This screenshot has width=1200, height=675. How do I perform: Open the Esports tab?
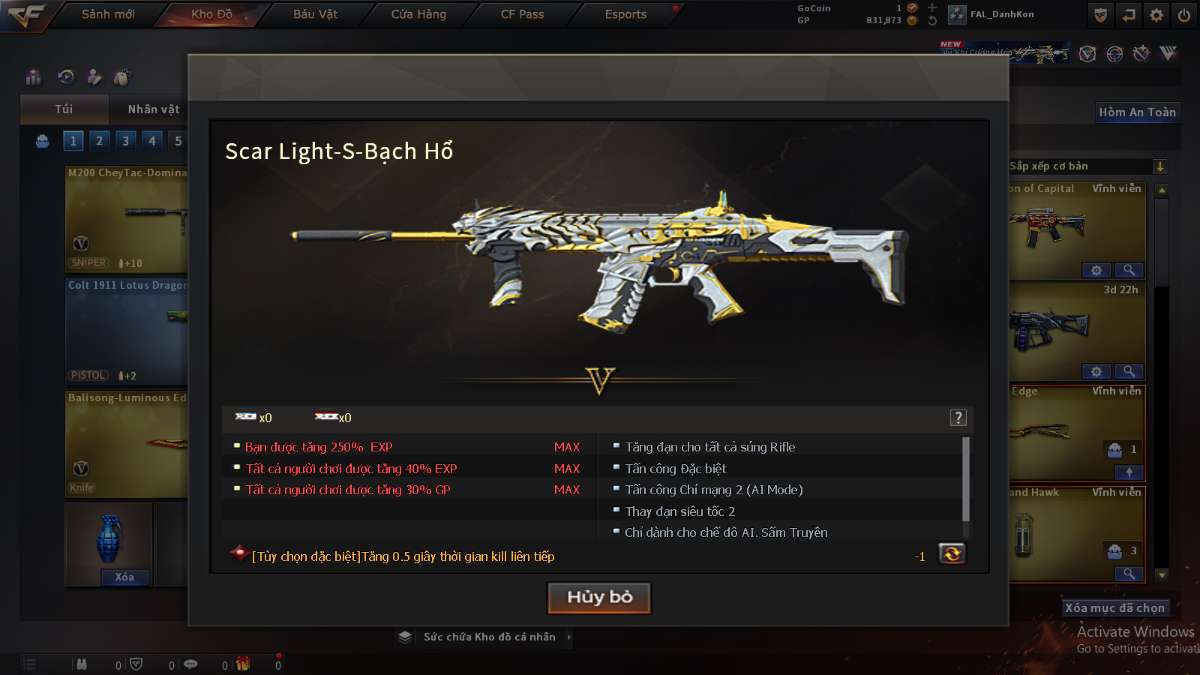point(626,14)
